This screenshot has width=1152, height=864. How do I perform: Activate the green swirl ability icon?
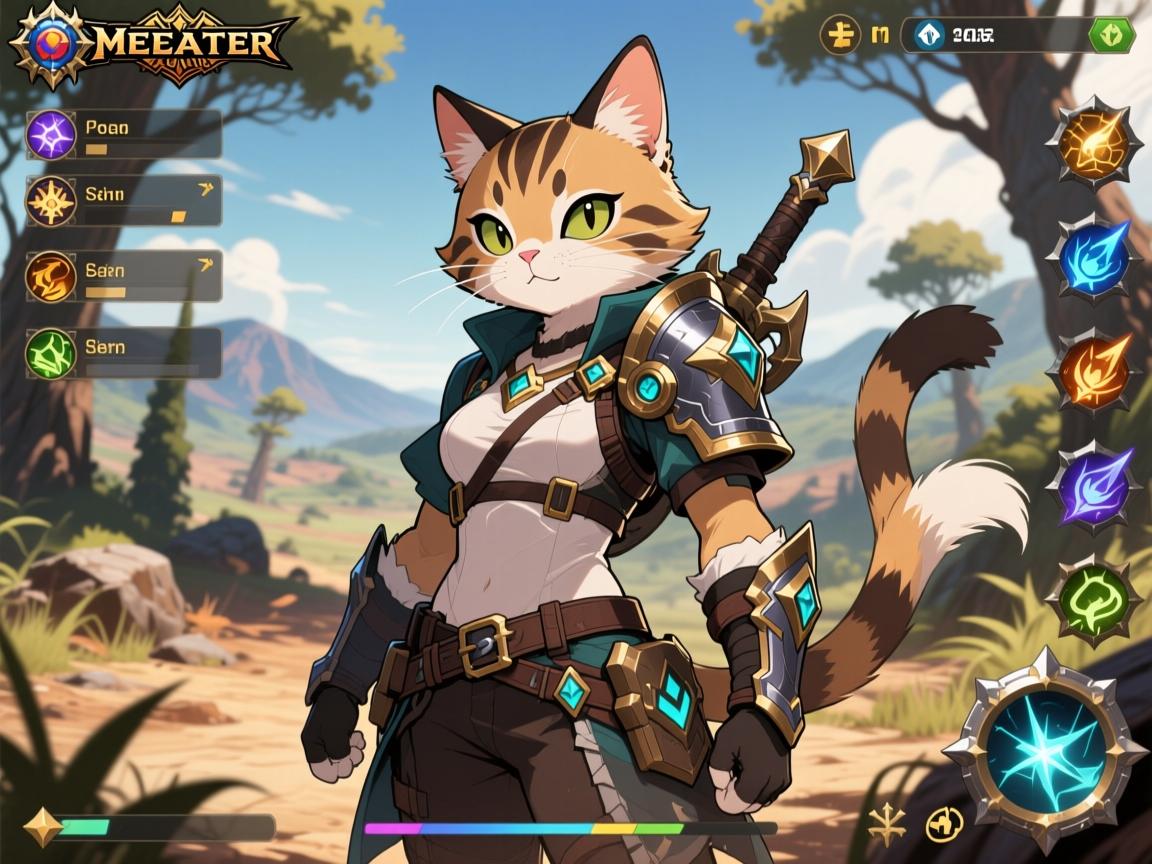[1094, 600]
